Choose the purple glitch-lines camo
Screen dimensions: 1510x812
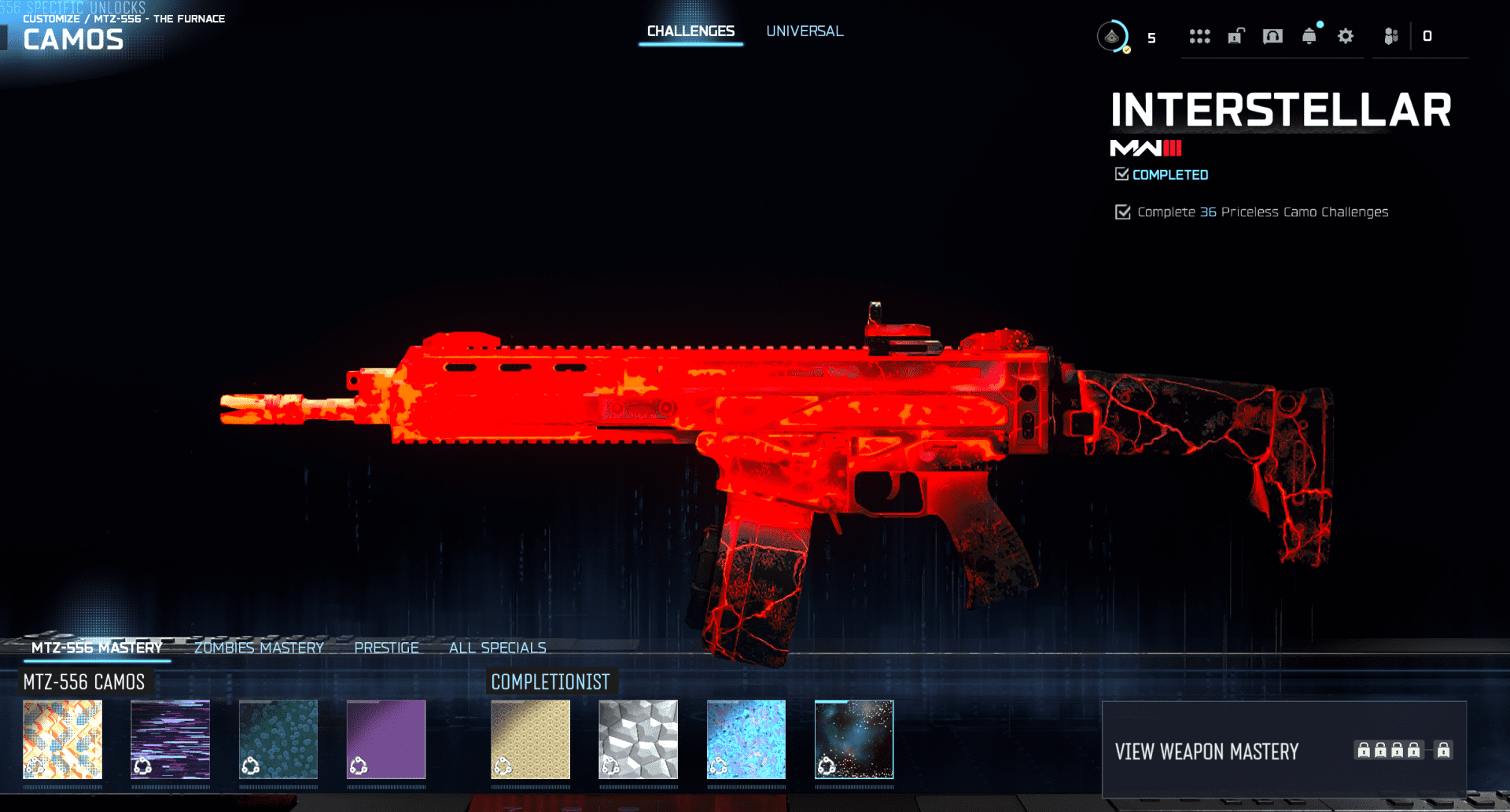tap(171, 740)
